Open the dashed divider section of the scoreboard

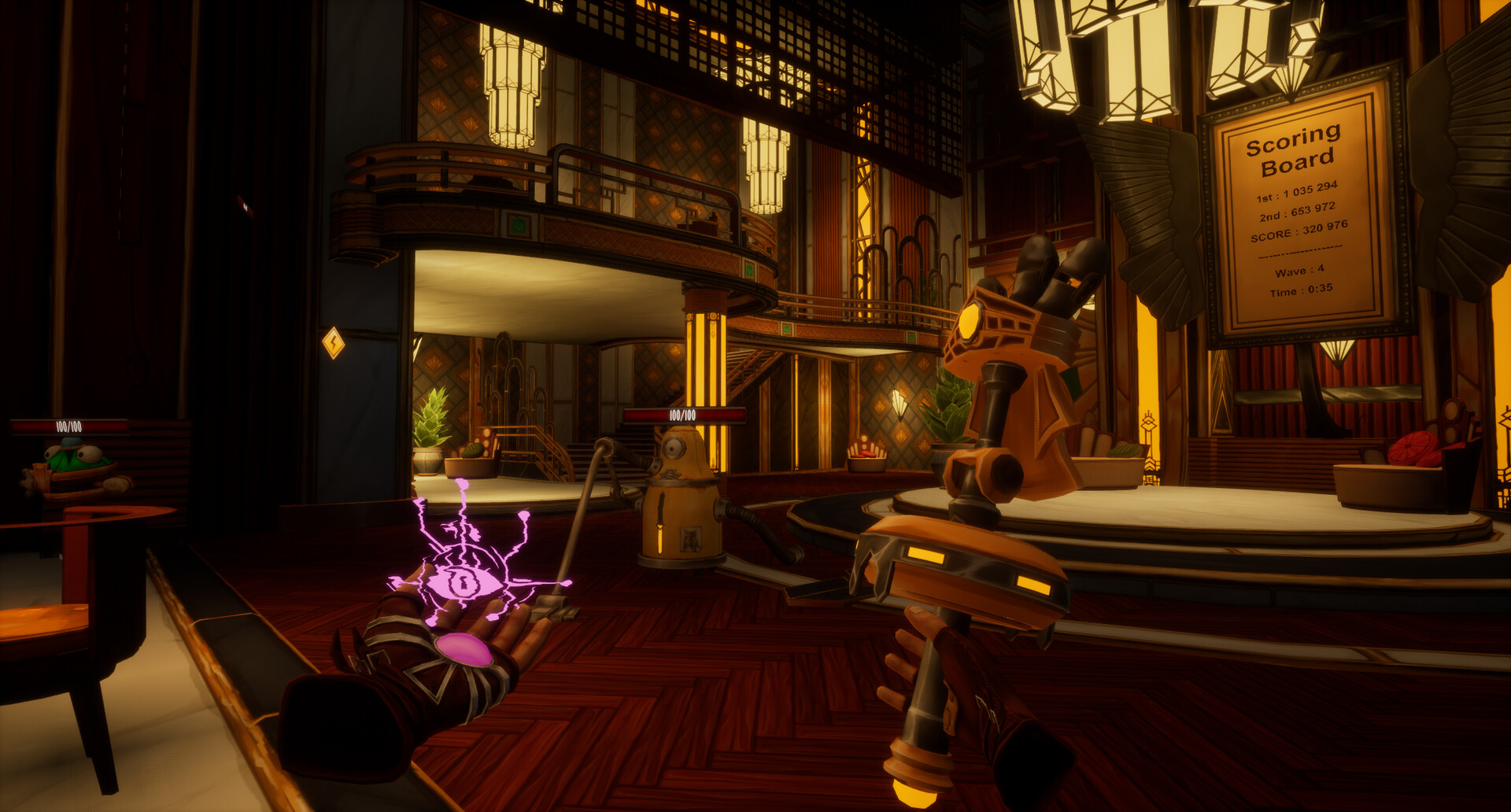1301,252
